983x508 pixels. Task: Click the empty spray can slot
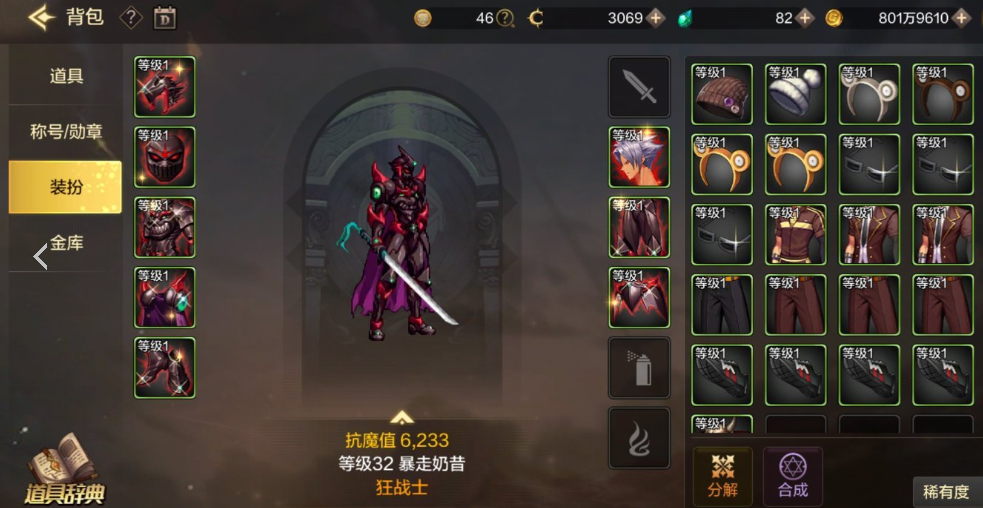[639, 368]
